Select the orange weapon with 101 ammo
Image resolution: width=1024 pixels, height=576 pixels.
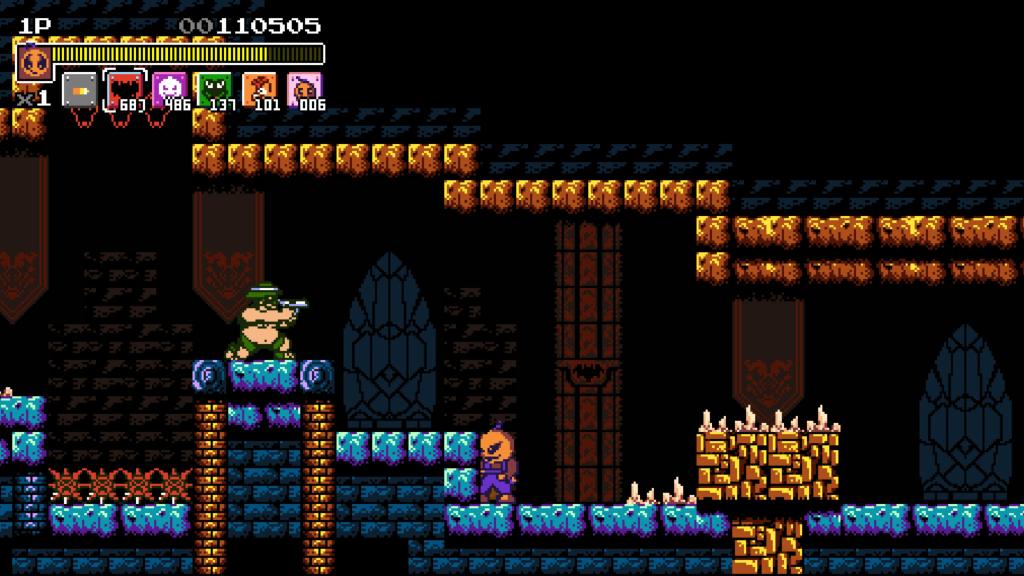[x=257, y=89]
